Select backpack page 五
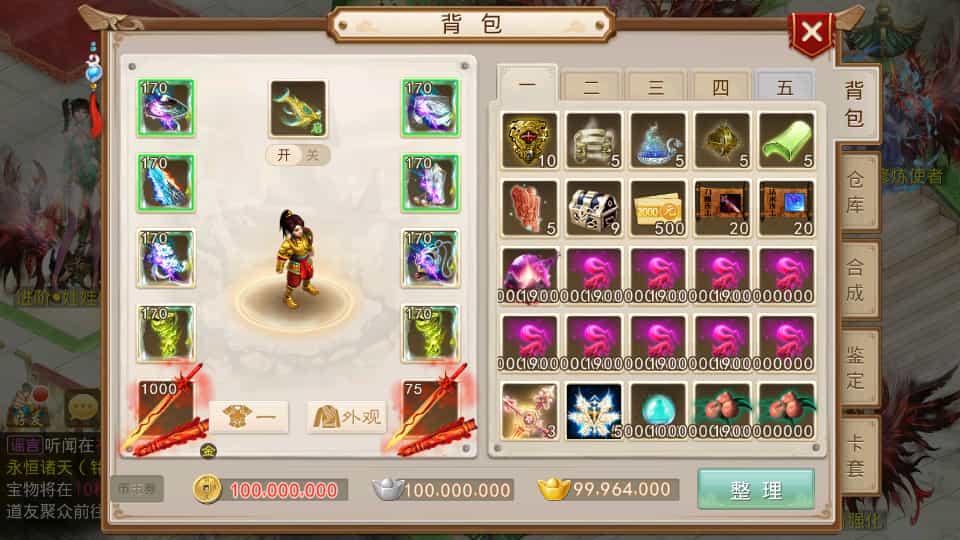960x540 pixels. click(x=784, y=88)
